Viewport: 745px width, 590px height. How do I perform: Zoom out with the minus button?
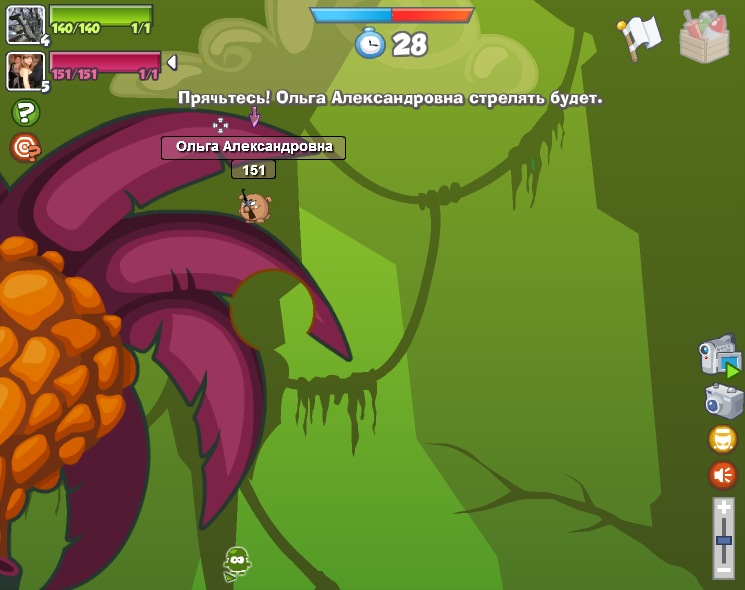pos(723,569)
